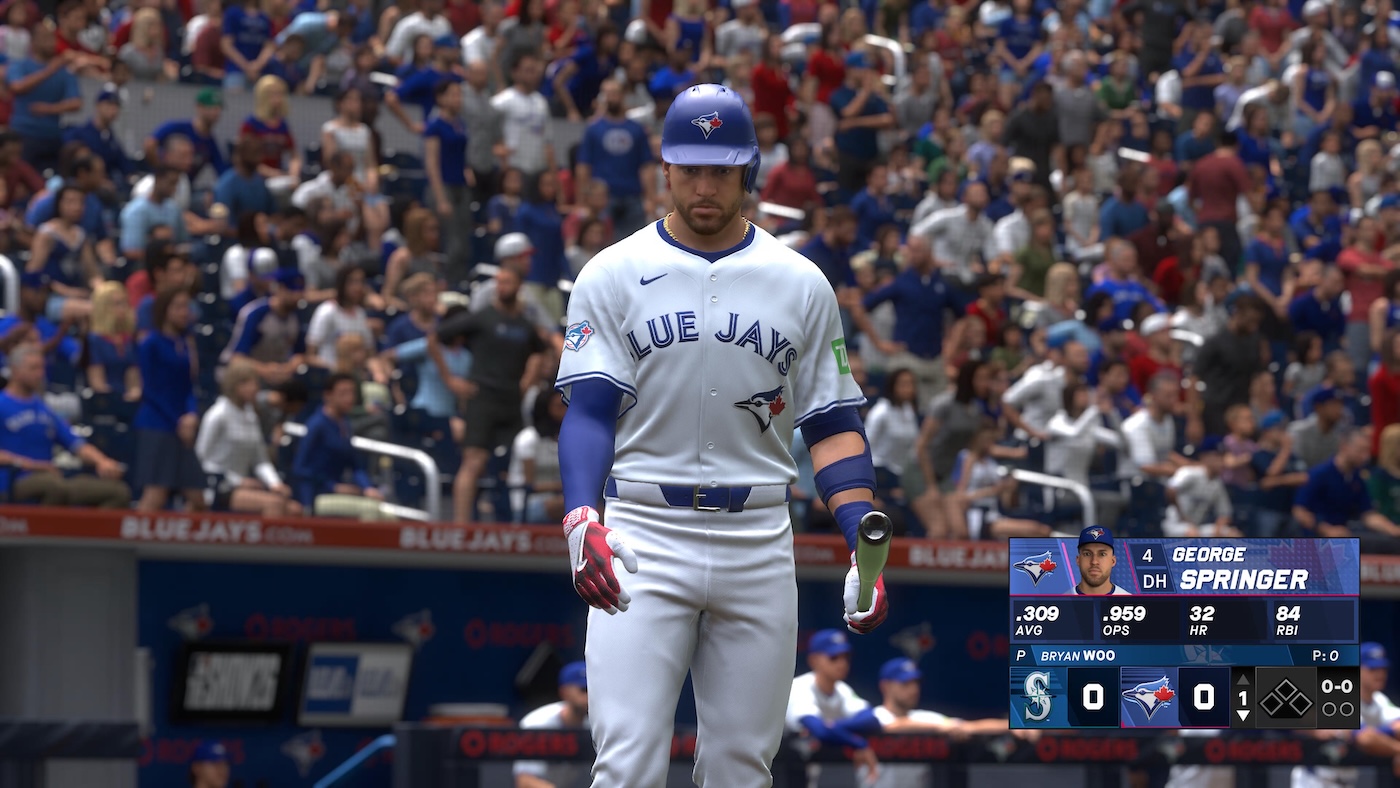The width and height of the screenshot is (1400, 788).
Task: Click Springer's jersey number 4 badge
Action: point(1147,554)
